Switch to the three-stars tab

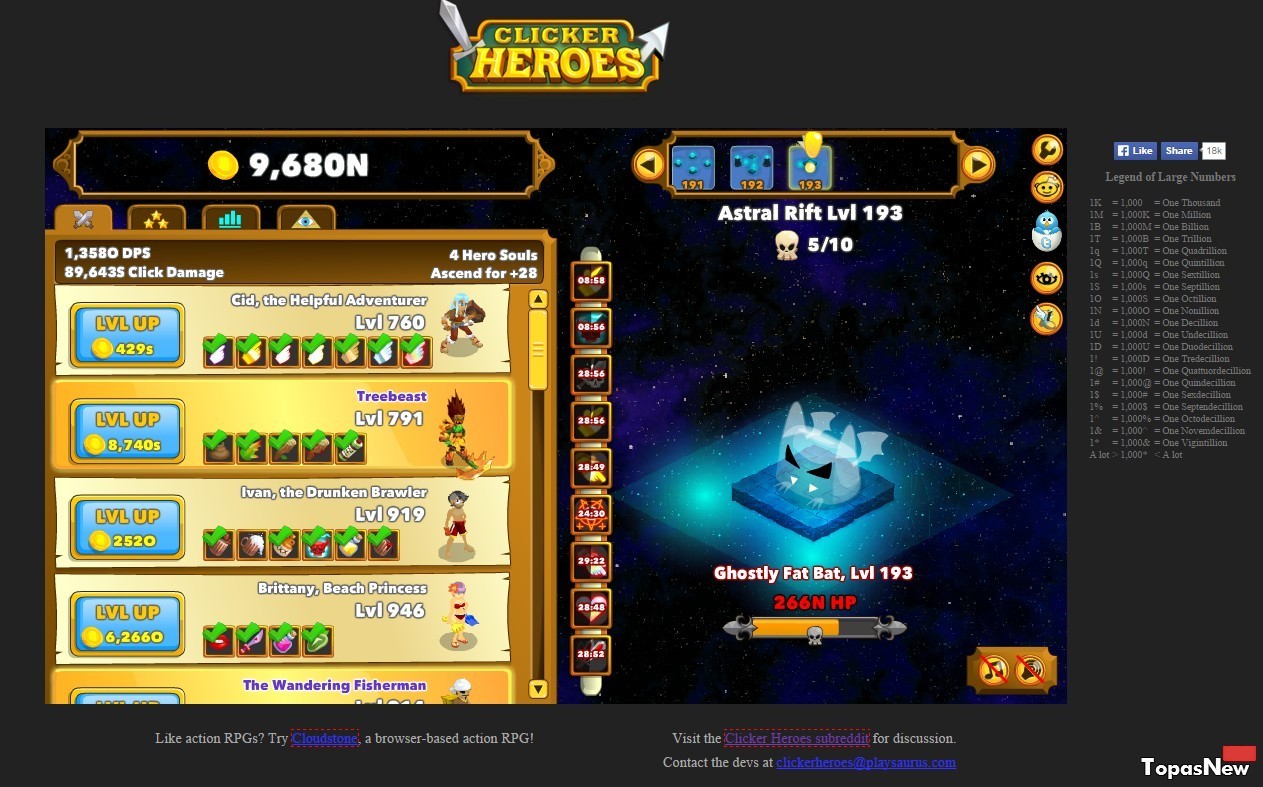(x=156, y=218)
